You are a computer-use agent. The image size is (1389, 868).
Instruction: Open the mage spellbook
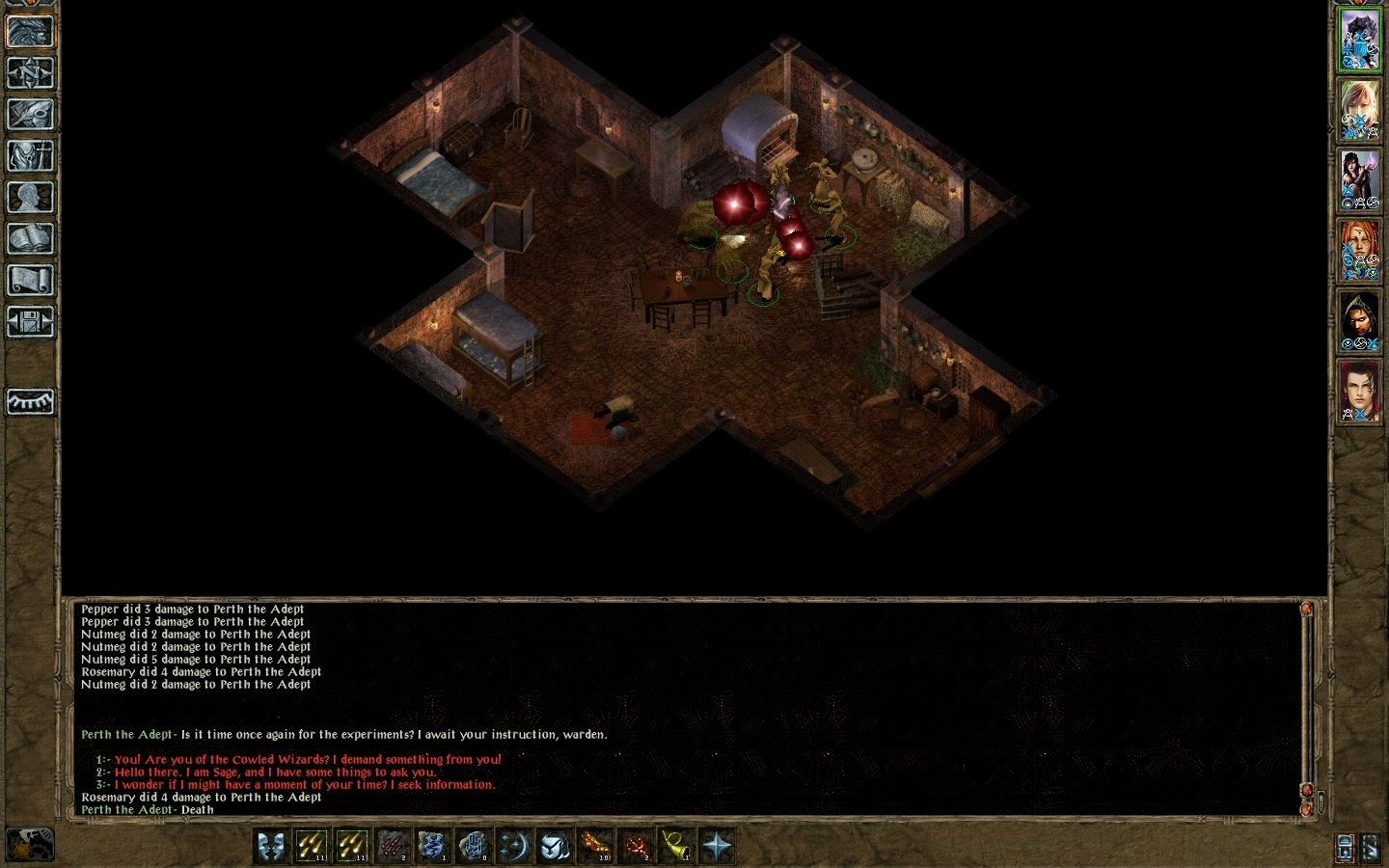30,238
